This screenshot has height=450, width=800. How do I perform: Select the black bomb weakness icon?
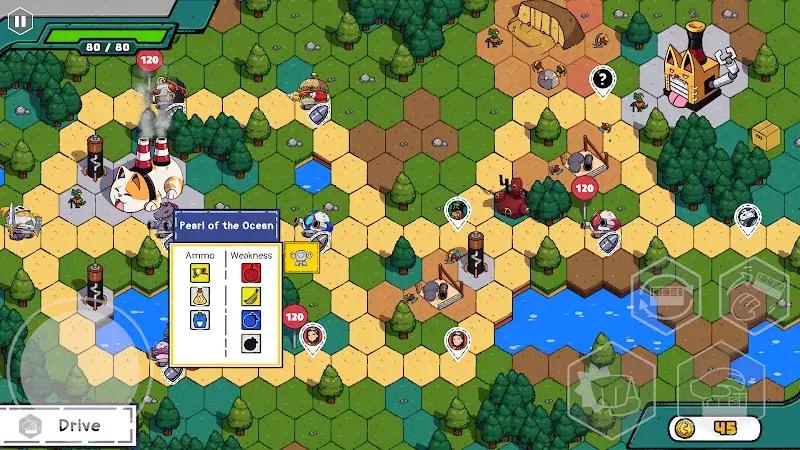coord(250,345)
